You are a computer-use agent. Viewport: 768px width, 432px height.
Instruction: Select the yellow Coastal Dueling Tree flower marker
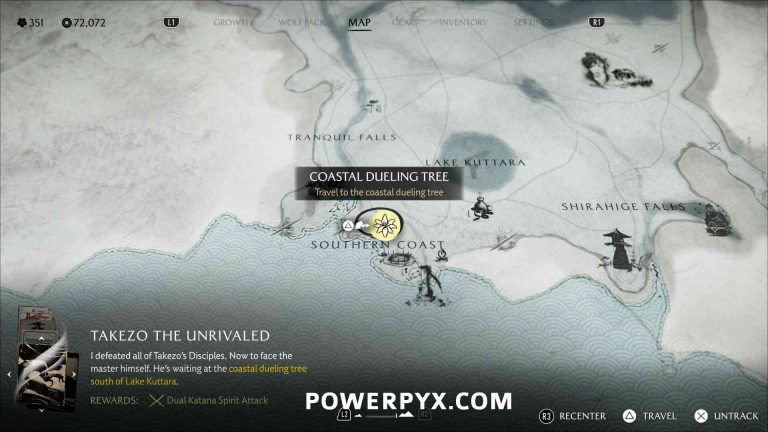[x=383, y=222]
